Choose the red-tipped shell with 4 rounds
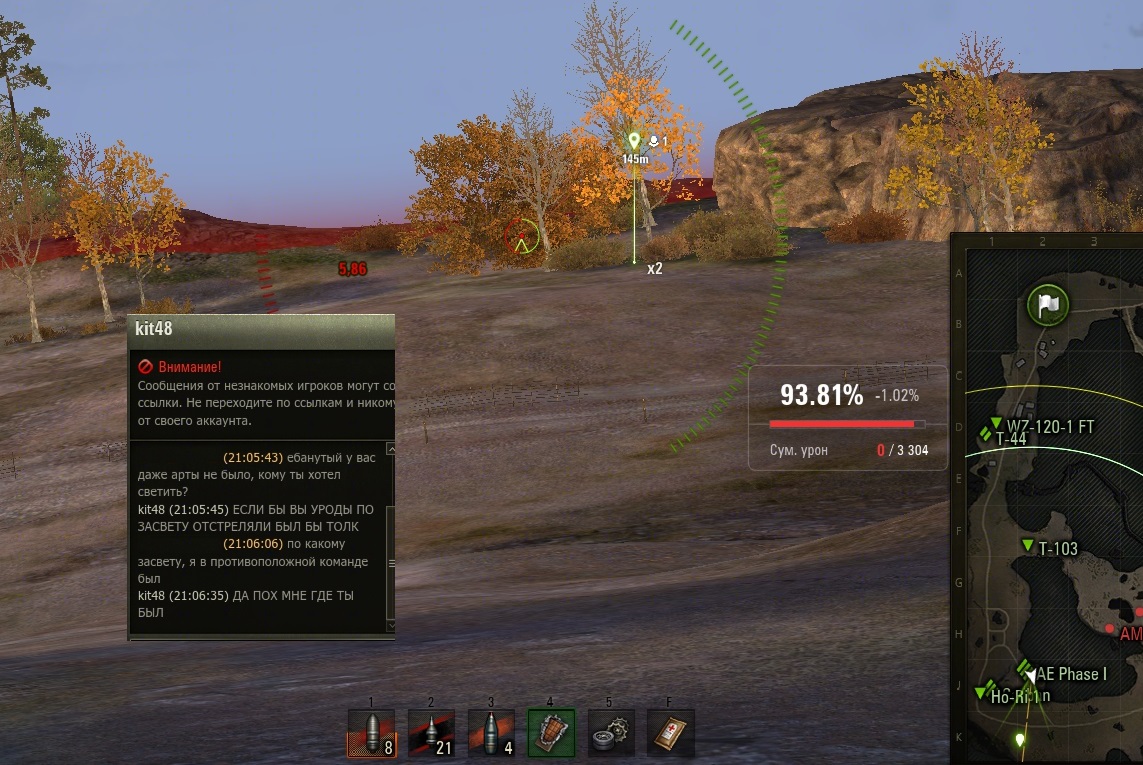This screenshot has width=1143, height=765. 491,733
